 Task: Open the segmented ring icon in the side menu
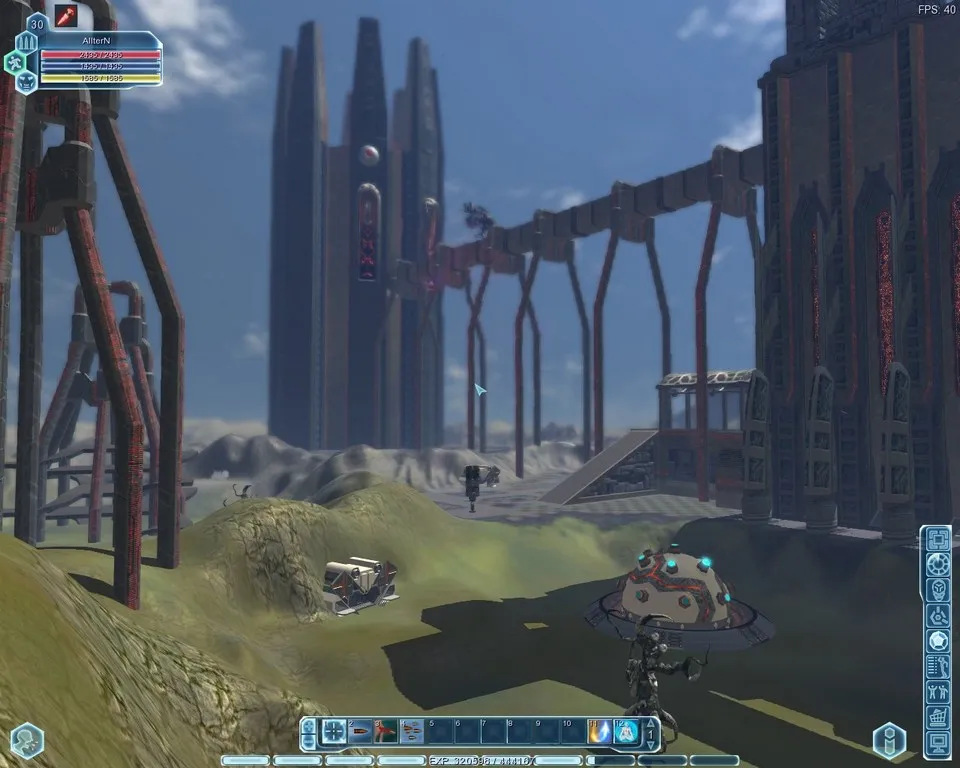coord(937,564)
